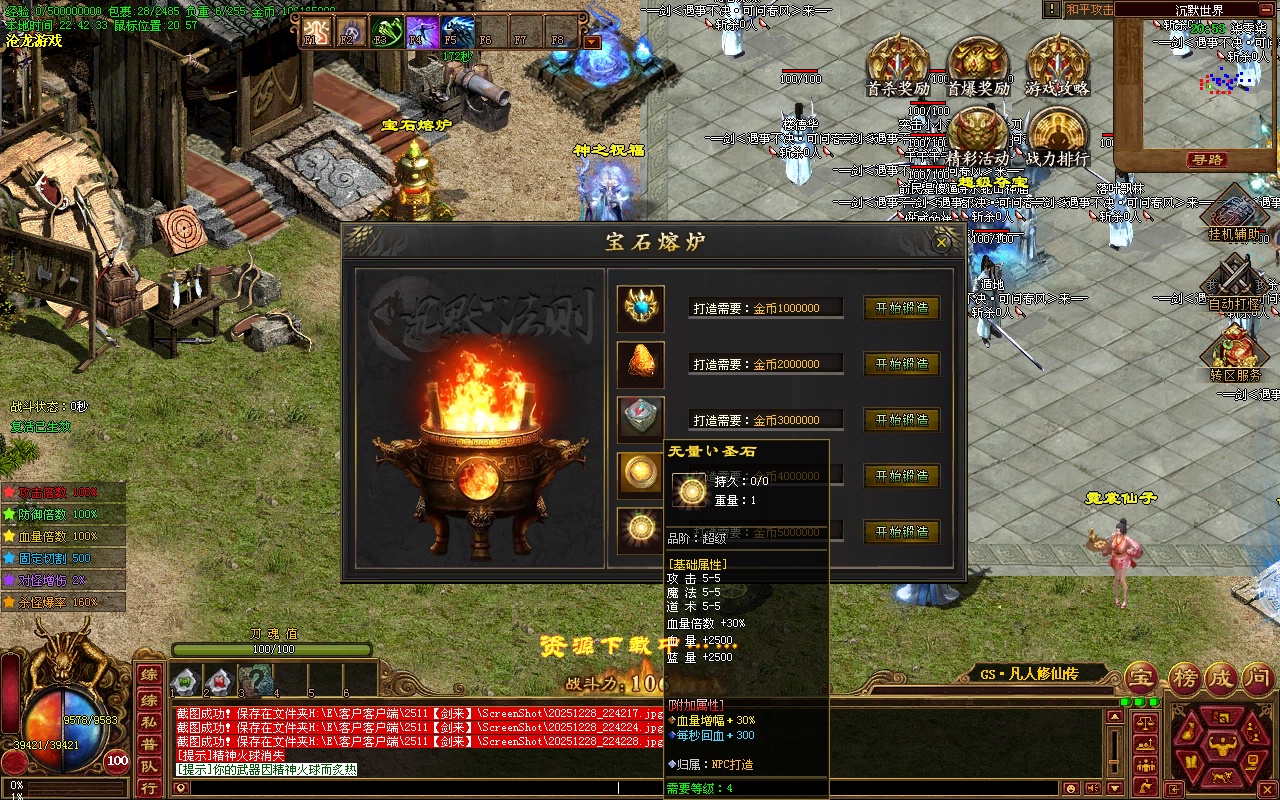The image size is (1280, 800).
Task: Toggle 自动打怪 auto-fight
Action: point(1234,283)
